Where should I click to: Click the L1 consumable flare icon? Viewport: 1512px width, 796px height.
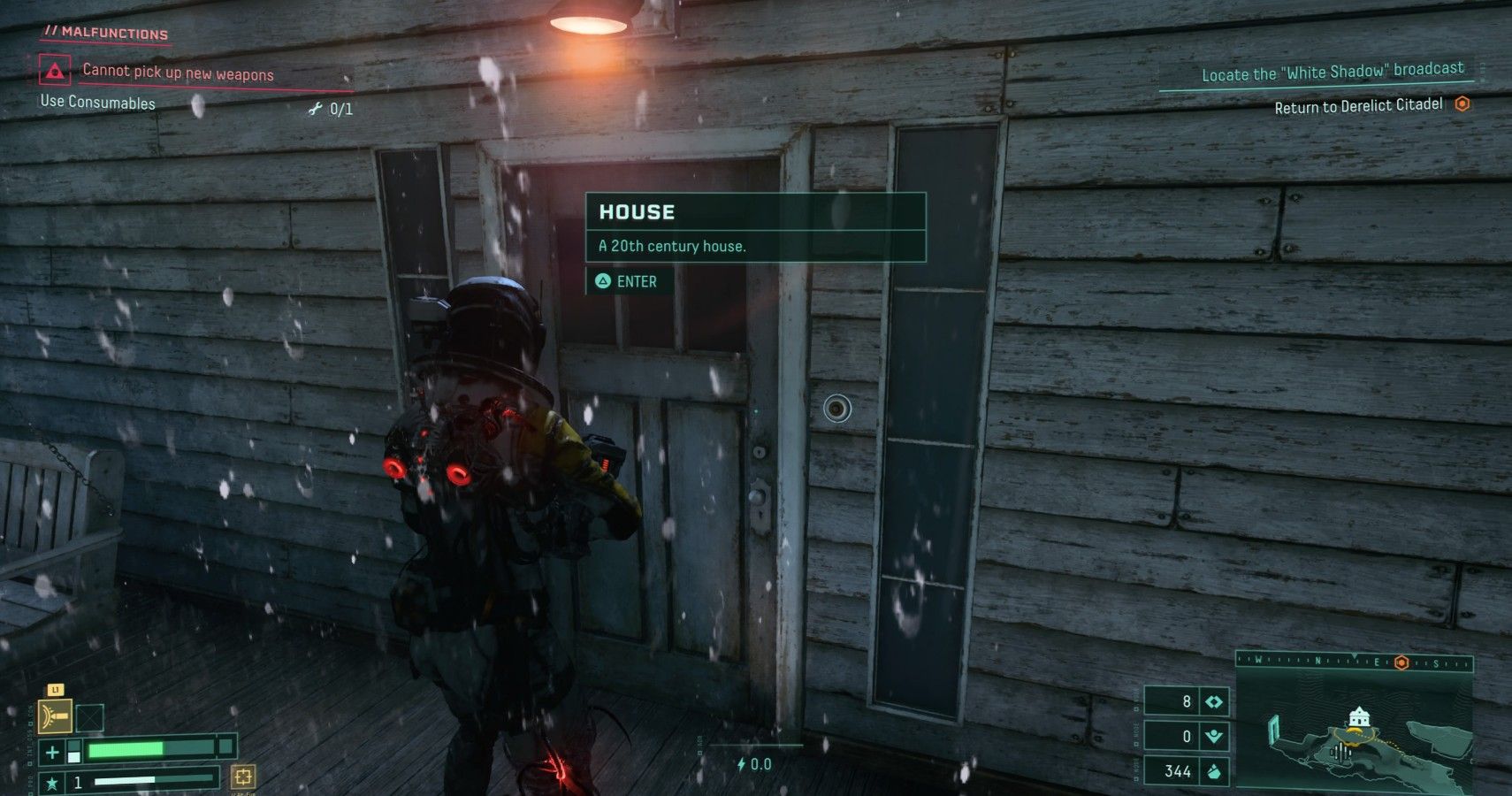[56, 716]
